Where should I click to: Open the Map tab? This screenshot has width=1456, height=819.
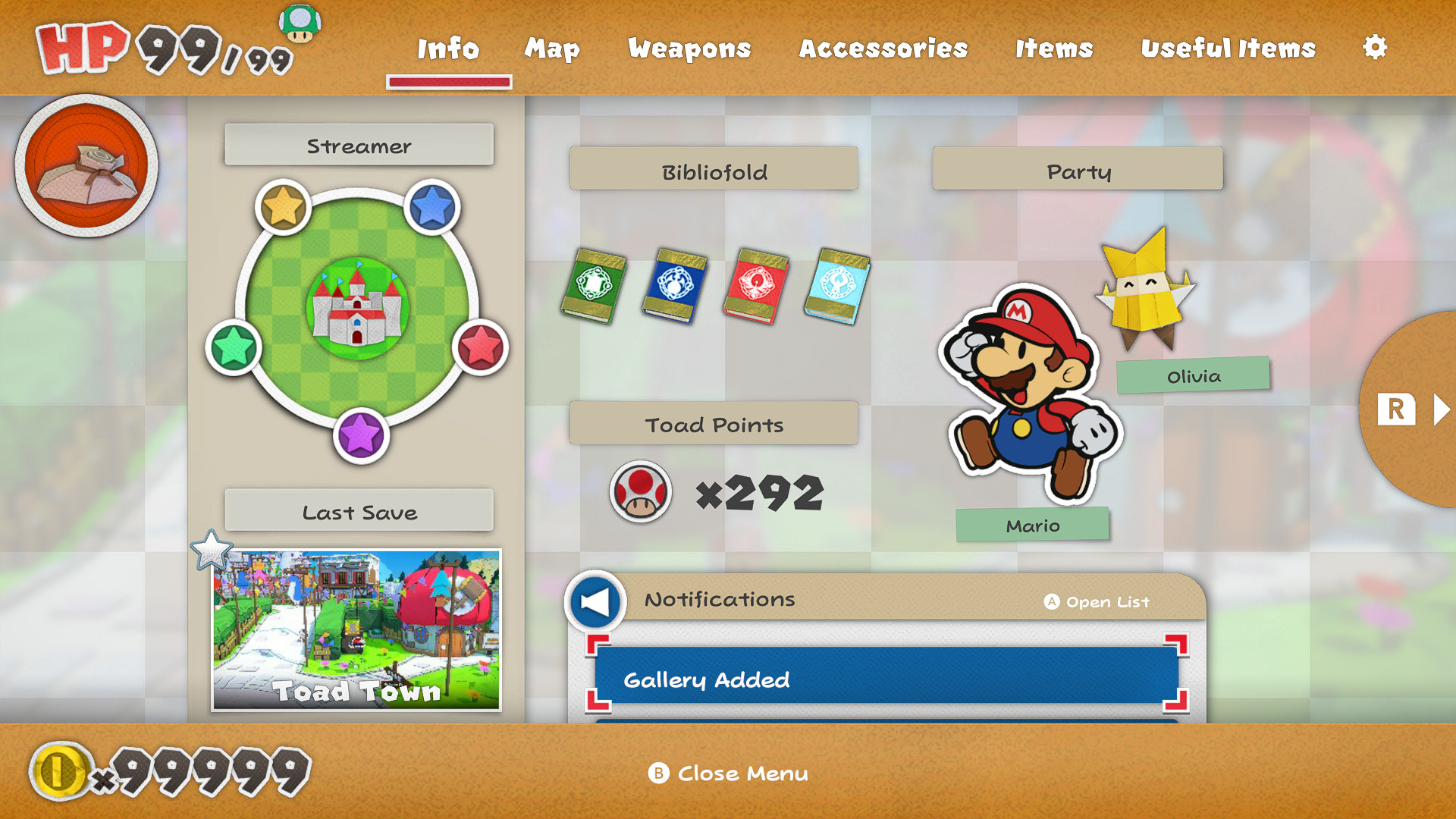[552, 49]
